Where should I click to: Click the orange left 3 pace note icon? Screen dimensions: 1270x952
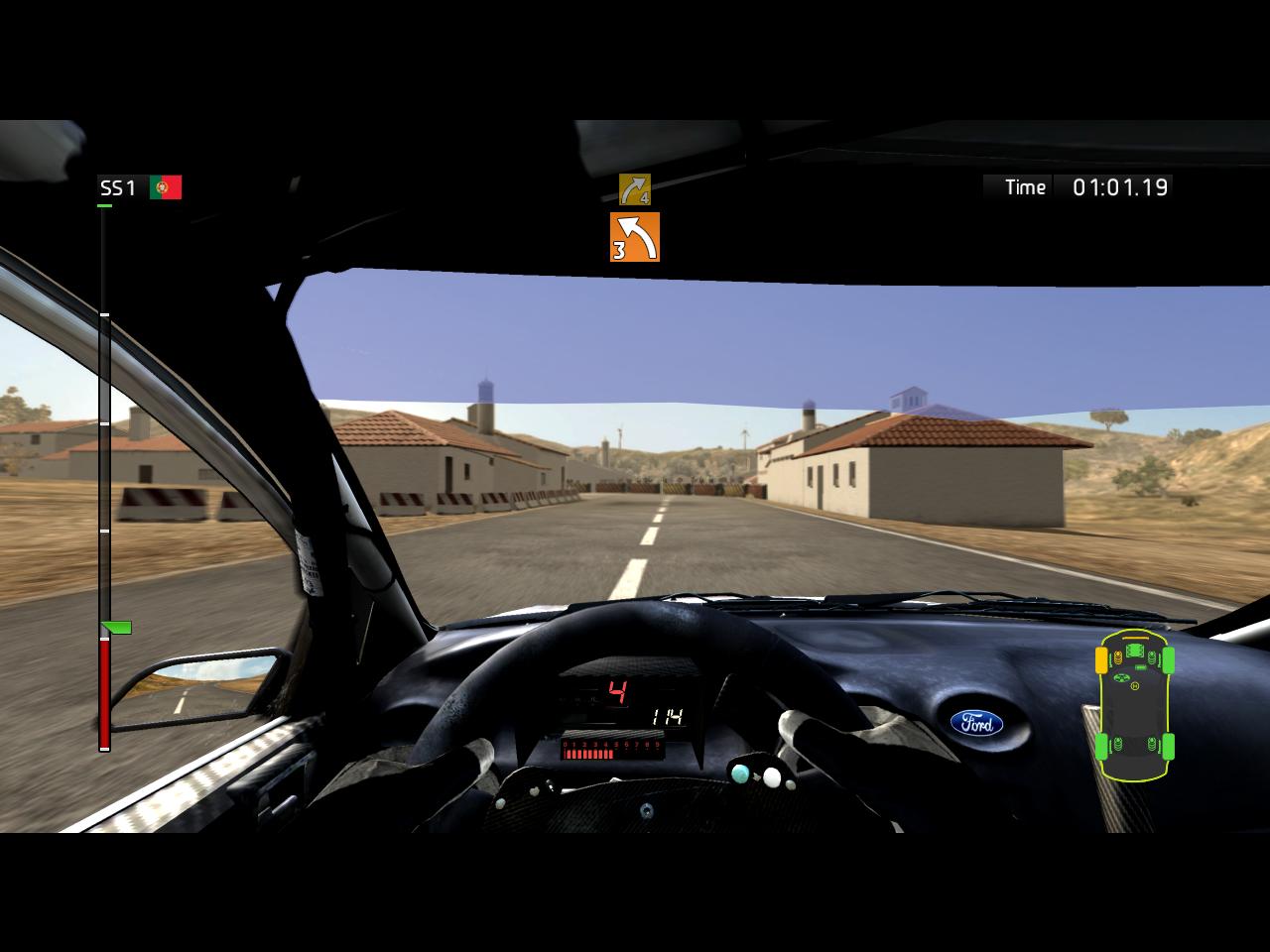tap(635, 237)
